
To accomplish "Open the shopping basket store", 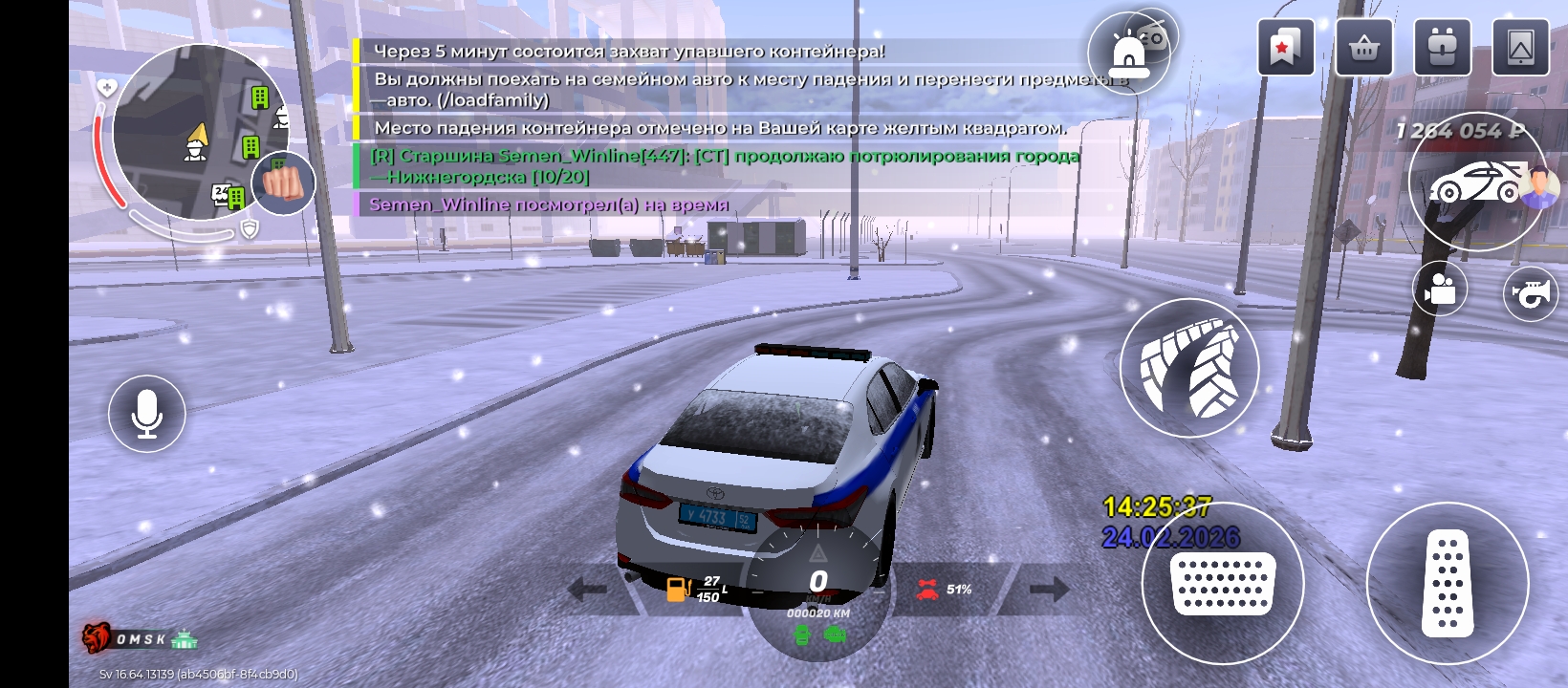I will (1363, 47).
